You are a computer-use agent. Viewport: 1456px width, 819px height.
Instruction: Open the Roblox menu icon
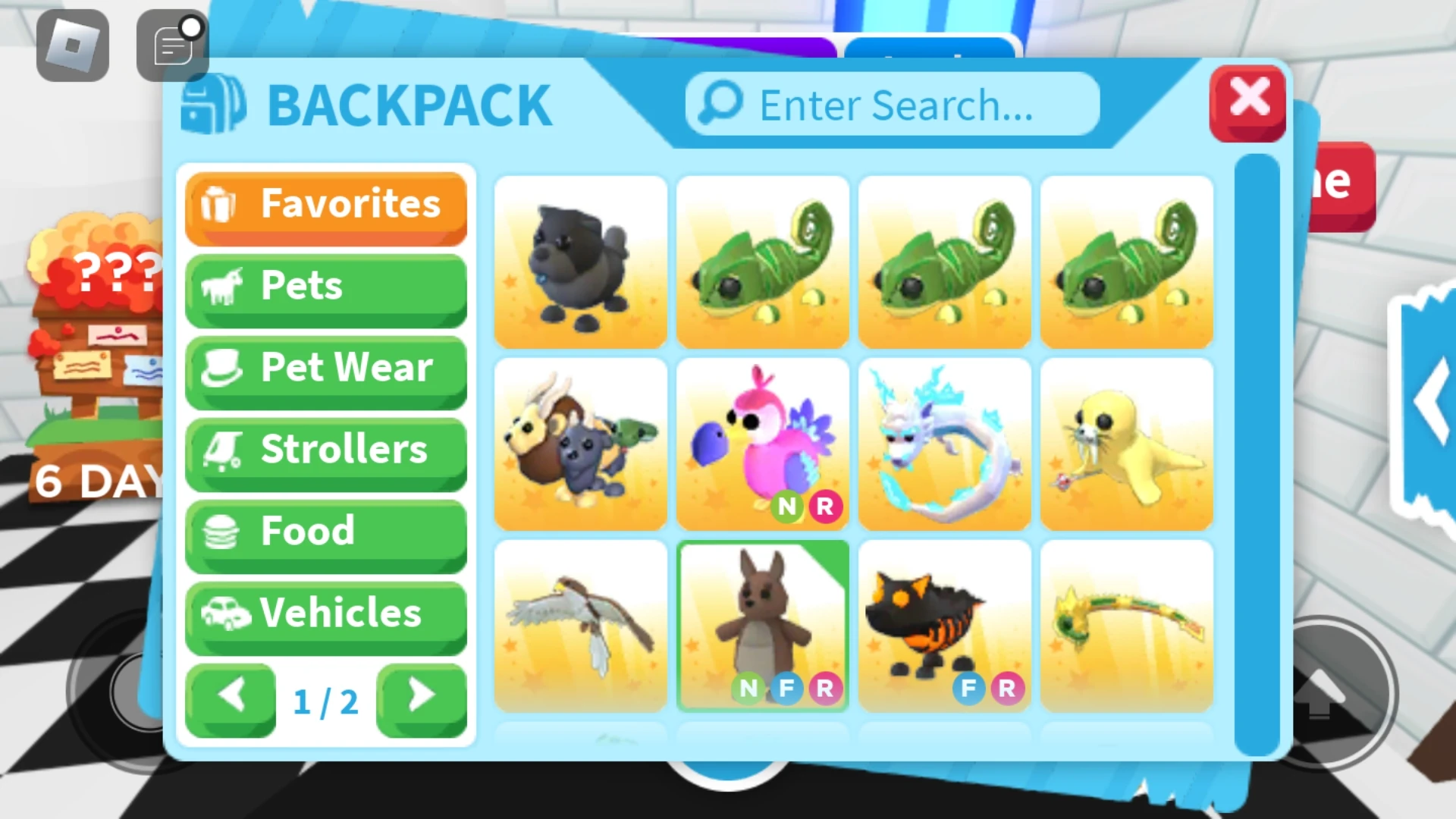point(72,45)
